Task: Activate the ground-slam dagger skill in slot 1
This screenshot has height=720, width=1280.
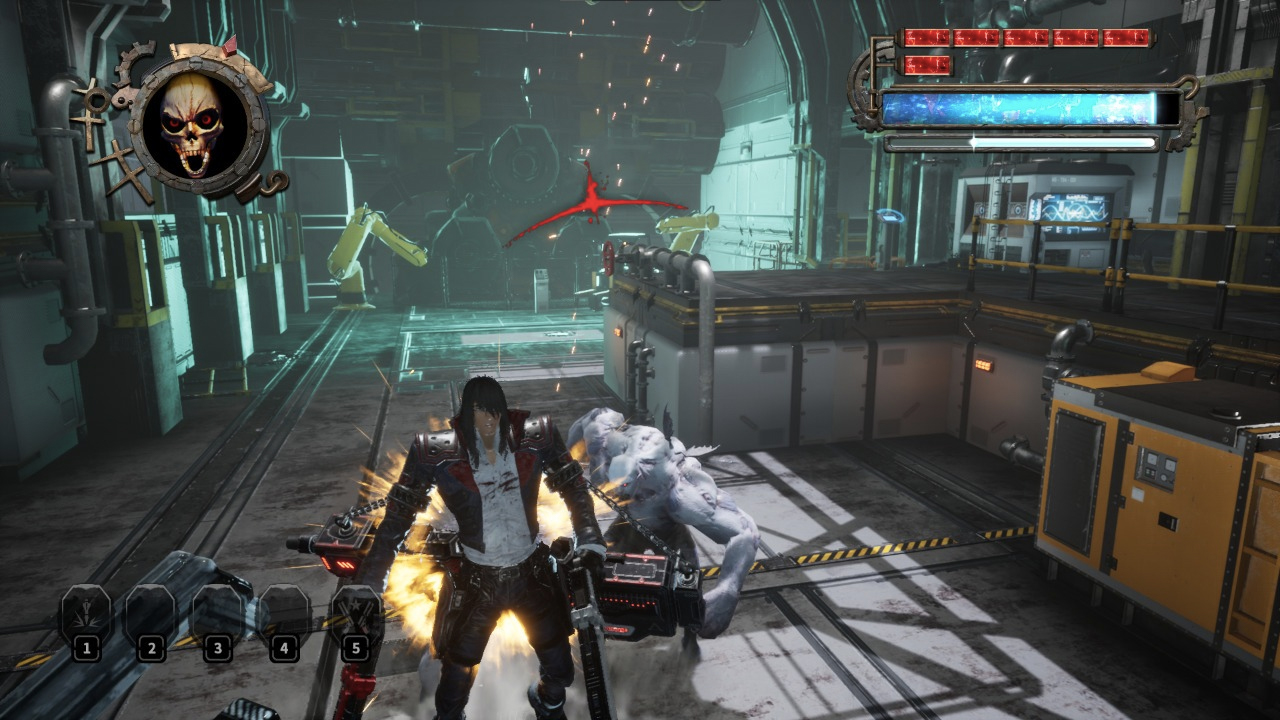Action: (x=85, y=614)
